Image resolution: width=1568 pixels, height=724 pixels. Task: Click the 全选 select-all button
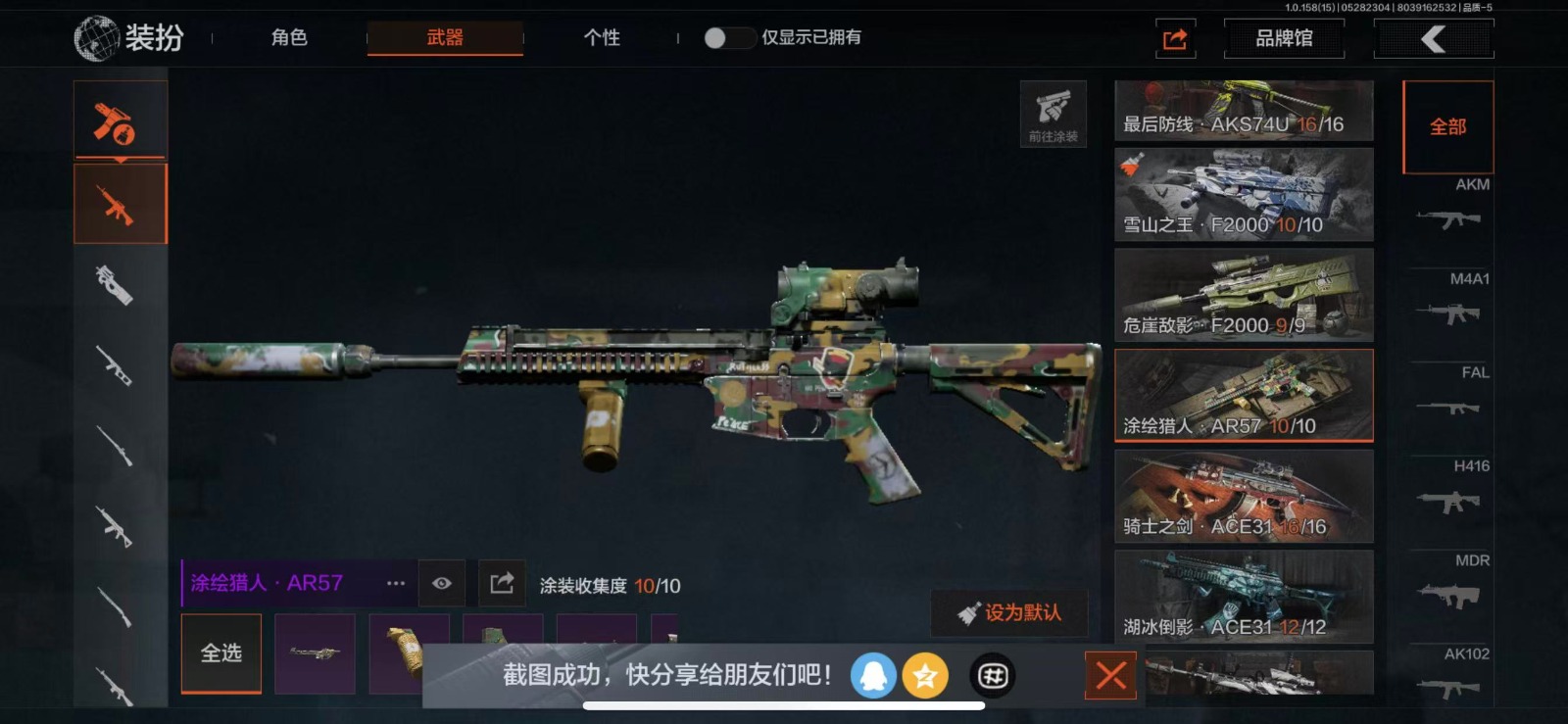click(221, 653)
